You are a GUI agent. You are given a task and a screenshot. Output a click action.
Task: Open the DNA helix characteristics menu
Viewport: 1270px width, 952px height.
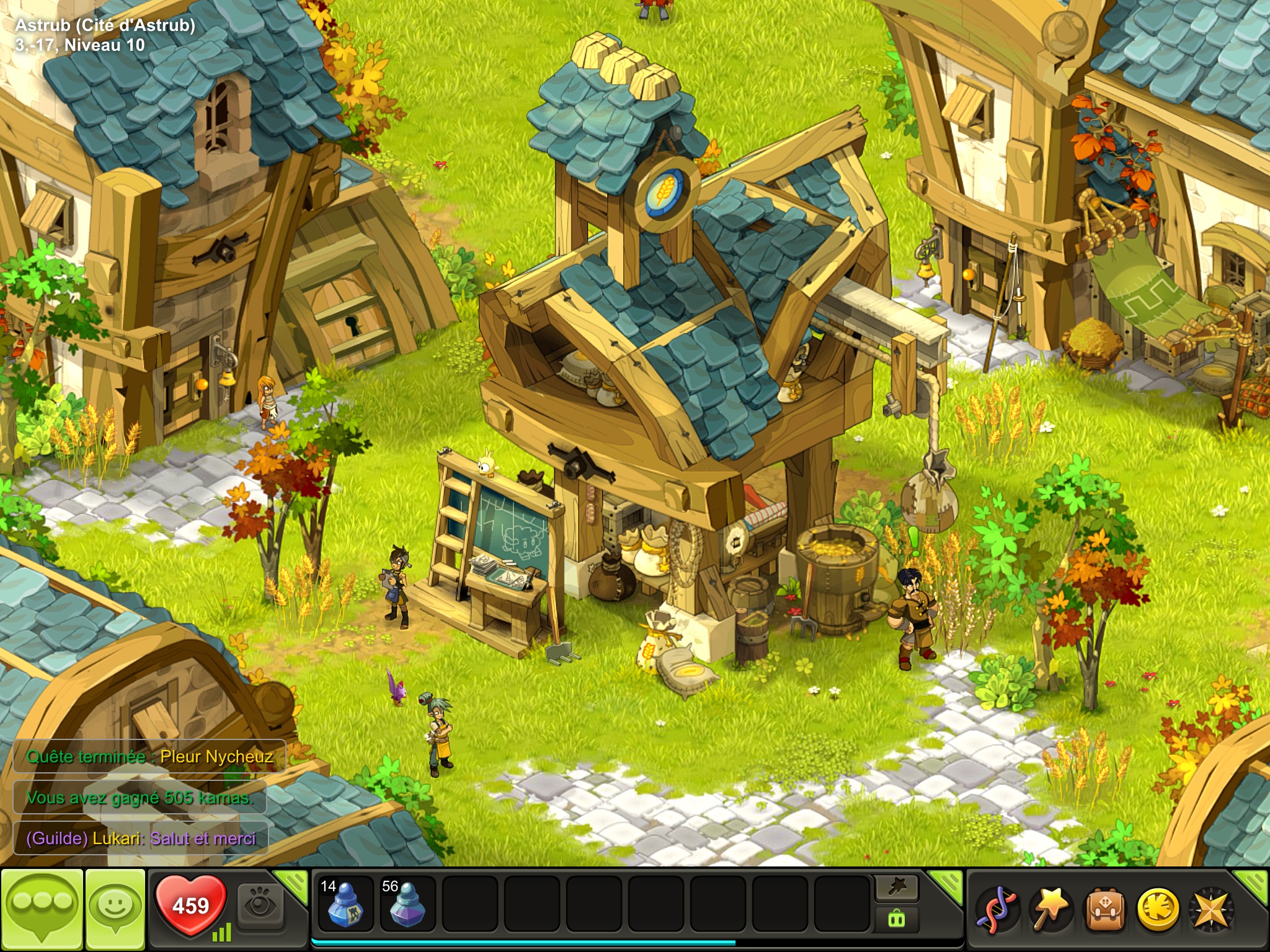pos(995,910)
